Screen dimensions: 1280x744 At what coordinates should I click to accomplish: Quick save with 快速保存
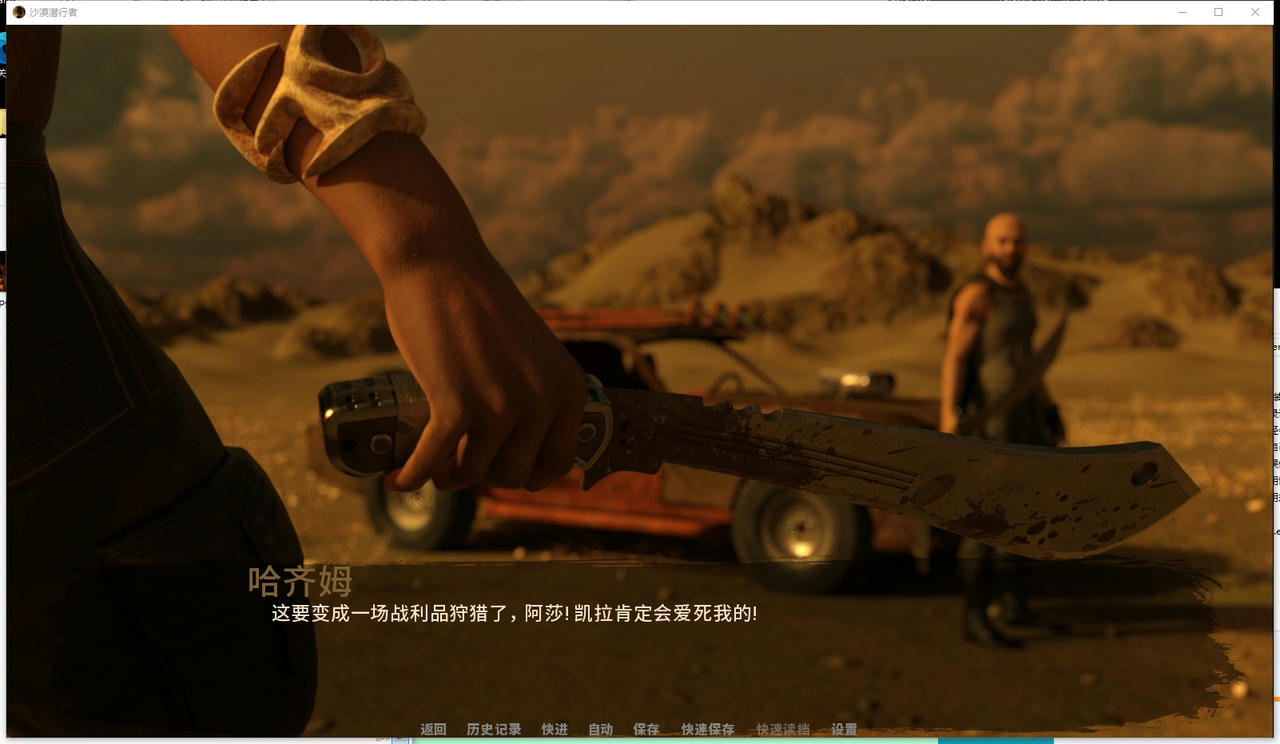pyautogui.click(x=707, y=729)
